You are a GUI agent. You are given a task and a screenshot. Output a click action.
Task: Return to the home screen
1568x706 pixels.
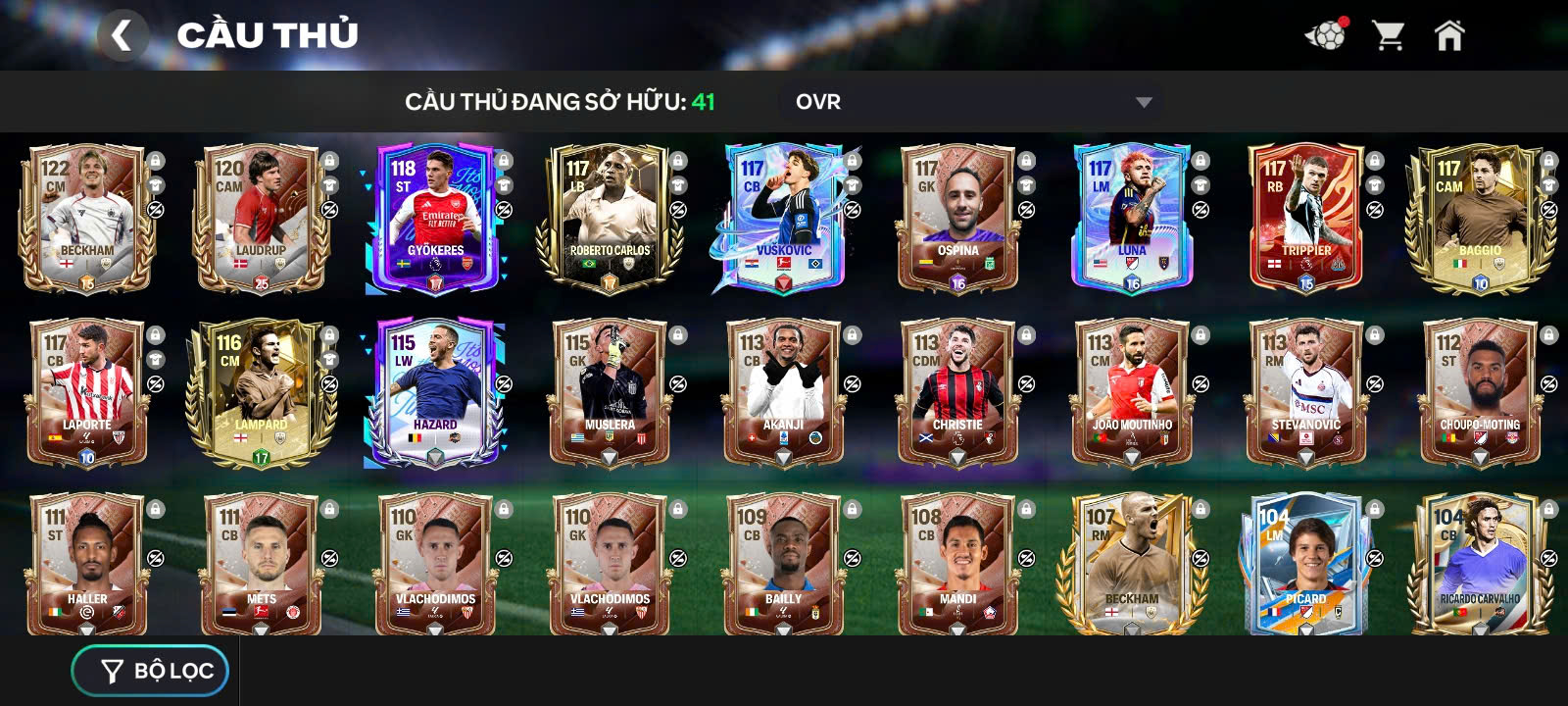coord(1448,36)
